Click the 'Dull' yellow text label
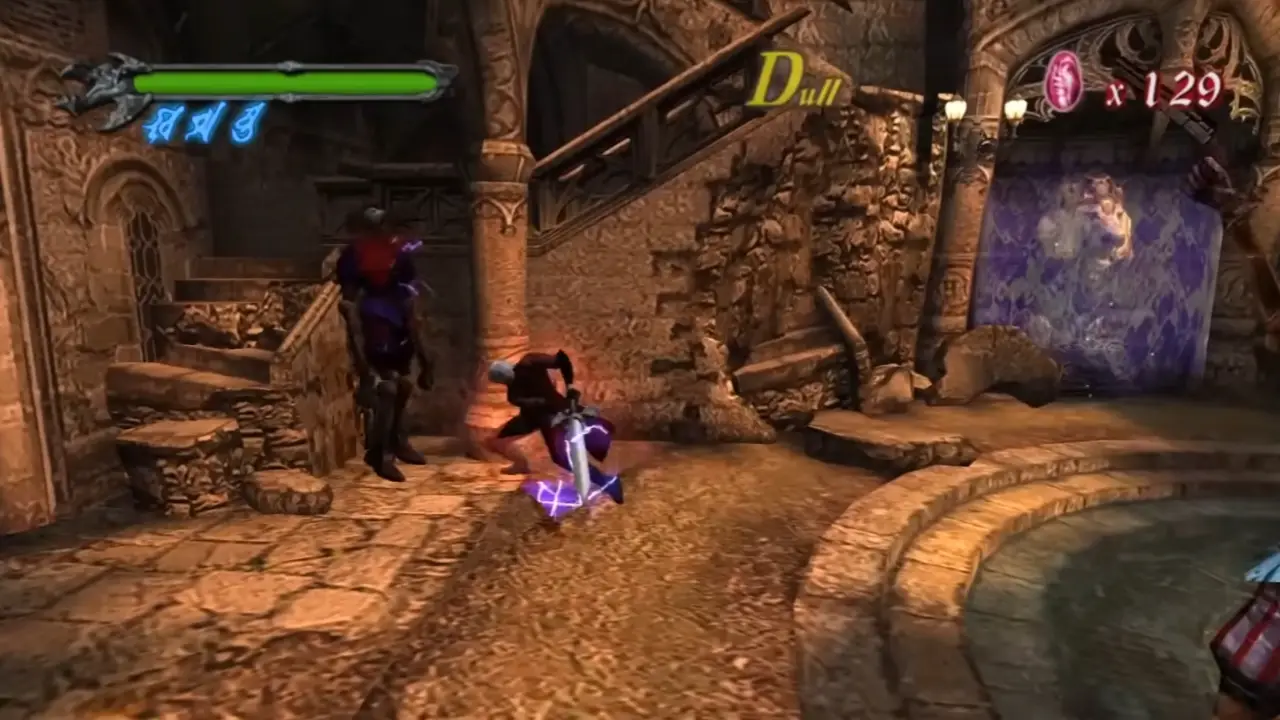The height and width of the screenshot is (720, 1280). coord(798,82)
